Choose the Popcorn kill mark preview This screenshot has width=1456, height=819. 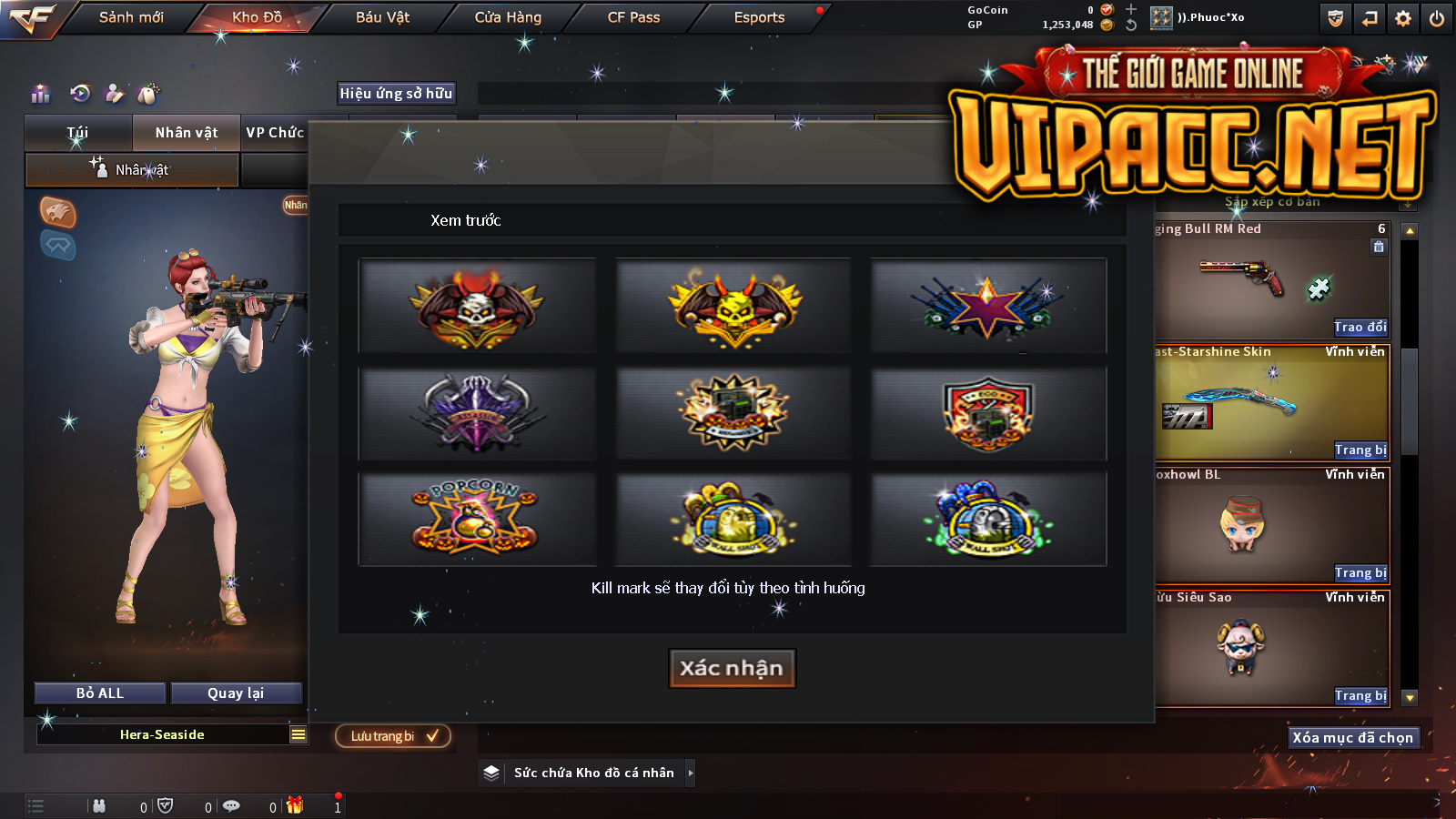477,519
